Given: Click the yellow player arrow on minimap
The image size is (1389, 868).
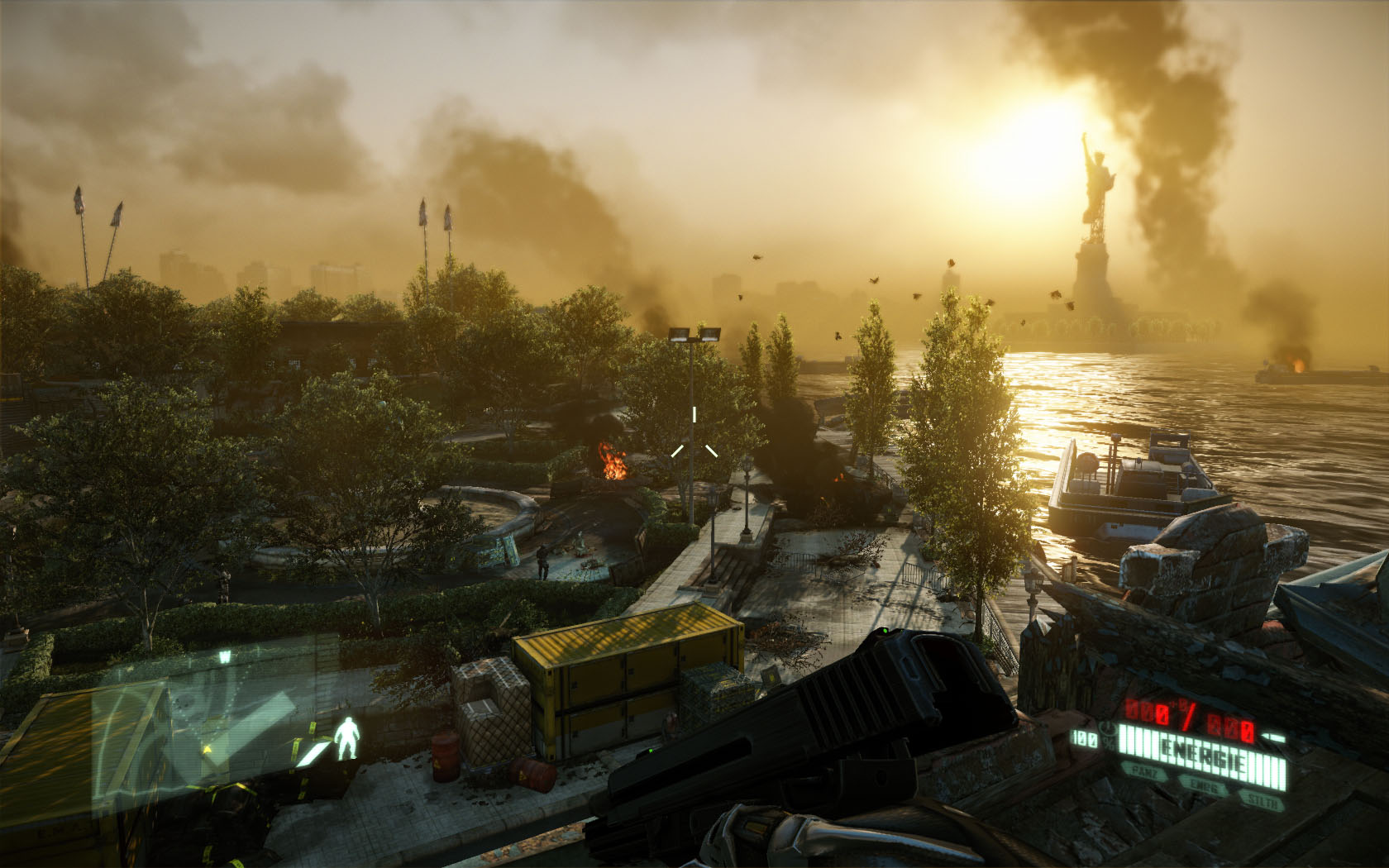Looking at the screenshot, I should 209,749.
